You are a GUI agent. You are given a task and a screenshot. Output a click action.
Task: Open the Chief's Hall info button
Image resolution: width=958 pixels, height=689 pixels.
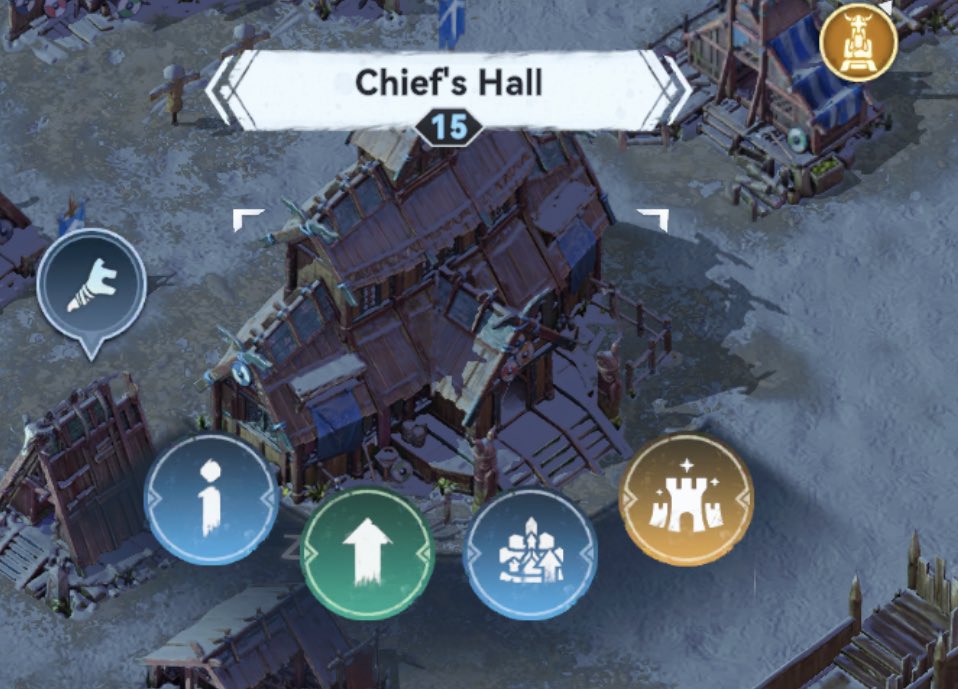[x=211, y=498]
